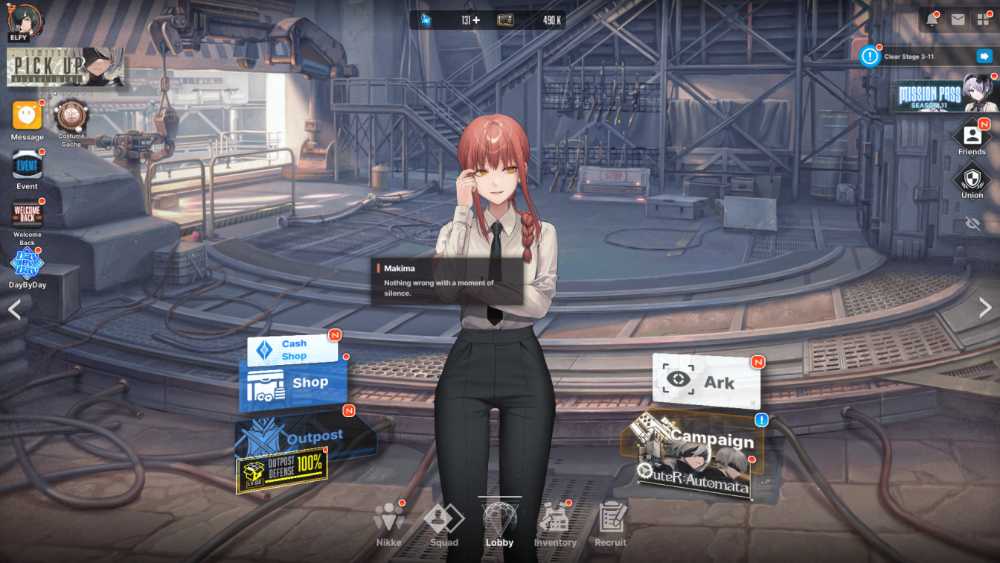This screenshot has height=563, width=1000.
Task: Enter the Cash Shop
Action: coord(292,350)
